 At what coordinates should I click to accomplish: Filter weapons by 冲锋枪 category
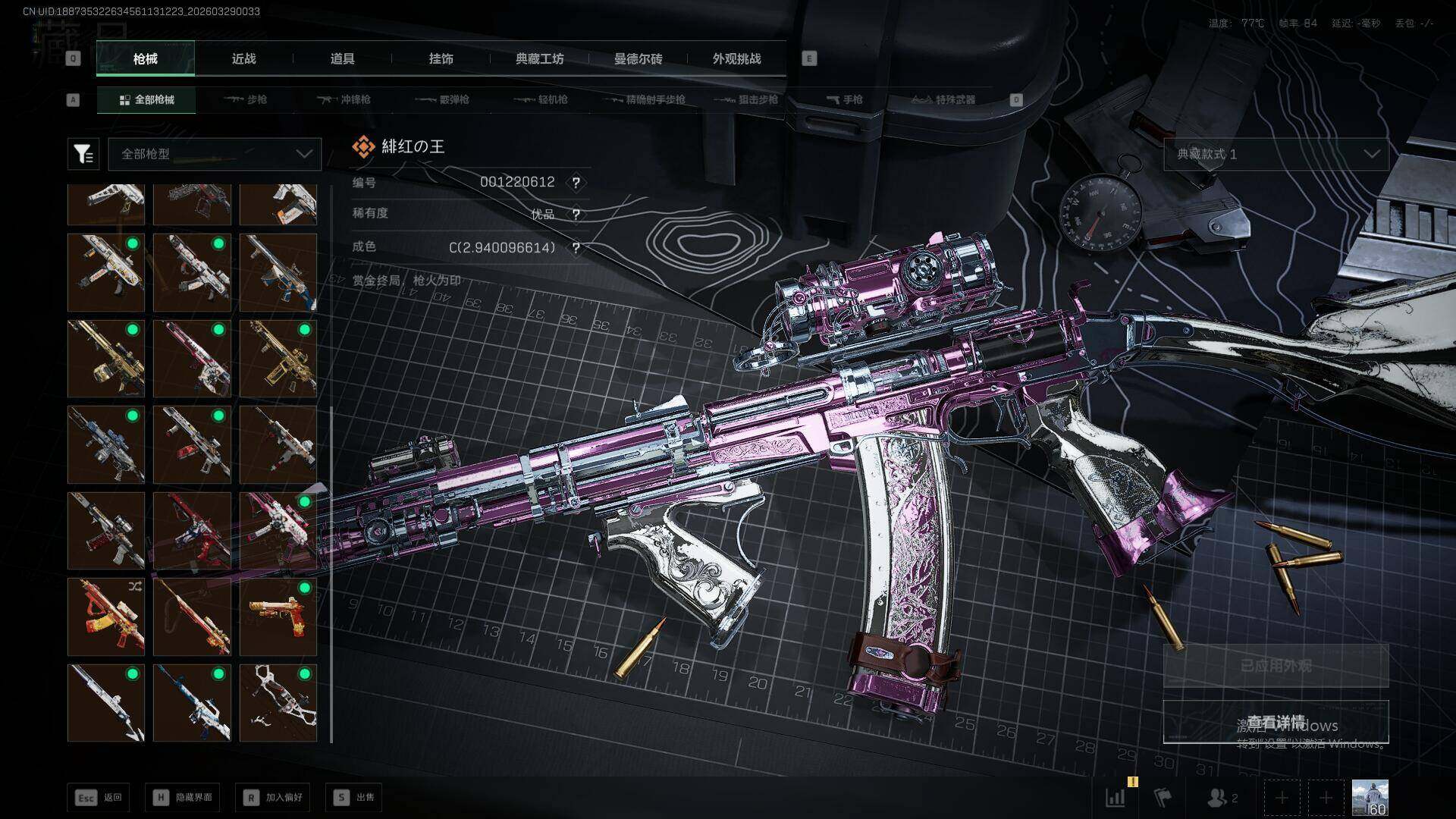point(344,99)
